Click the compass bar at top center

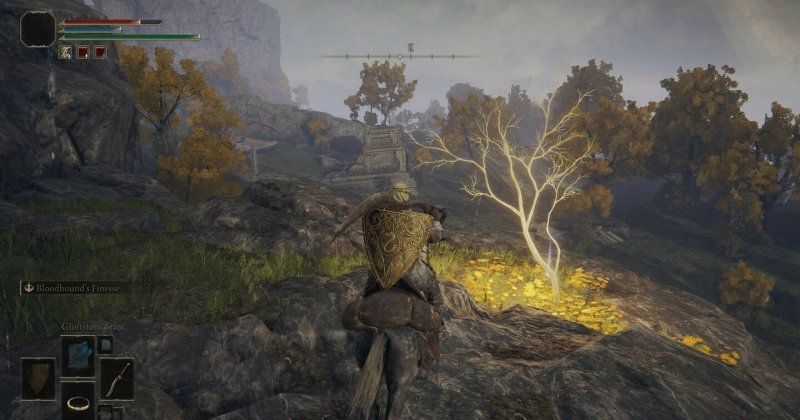click(x=400, y=56)
